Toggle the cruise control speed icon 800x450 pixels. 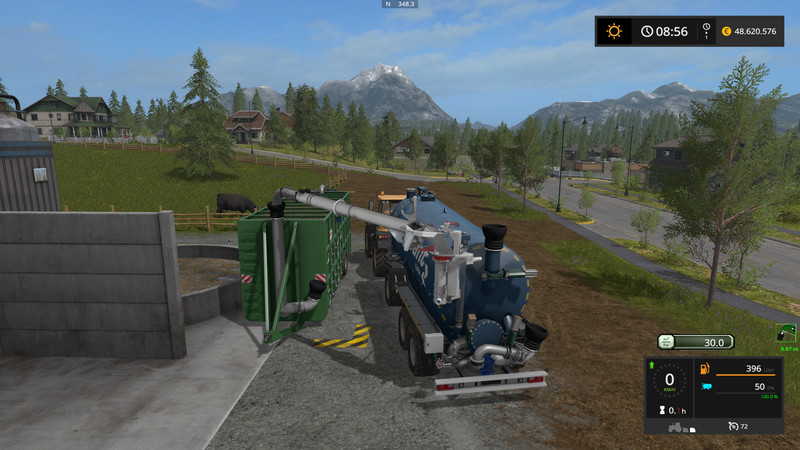click(x=733, y=426)
